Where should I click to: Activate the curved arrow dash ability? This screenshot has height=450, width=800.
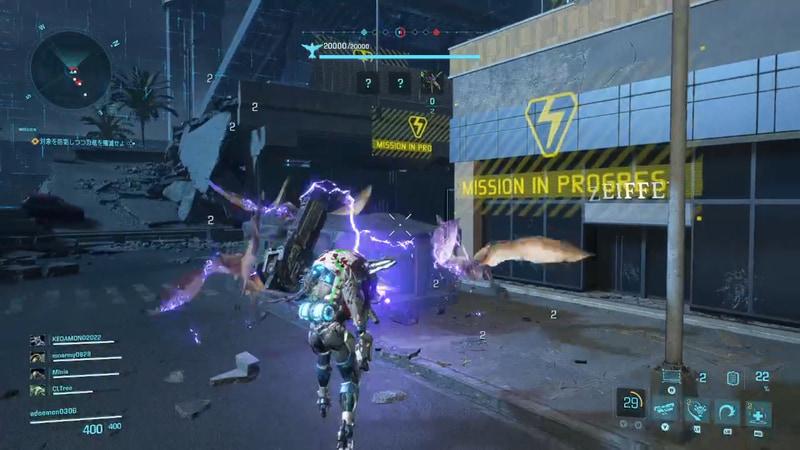pos(726,412)
